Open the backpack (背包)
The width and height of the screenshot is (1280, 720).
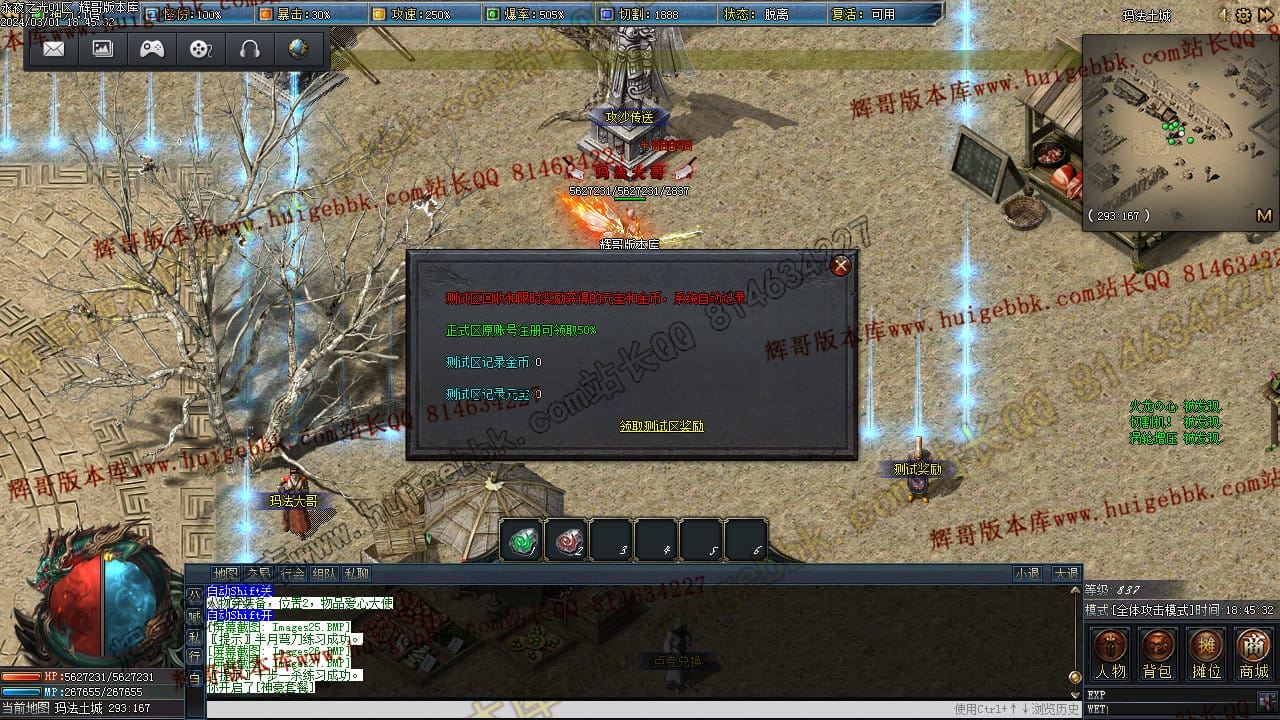(x=1158, y=654)
